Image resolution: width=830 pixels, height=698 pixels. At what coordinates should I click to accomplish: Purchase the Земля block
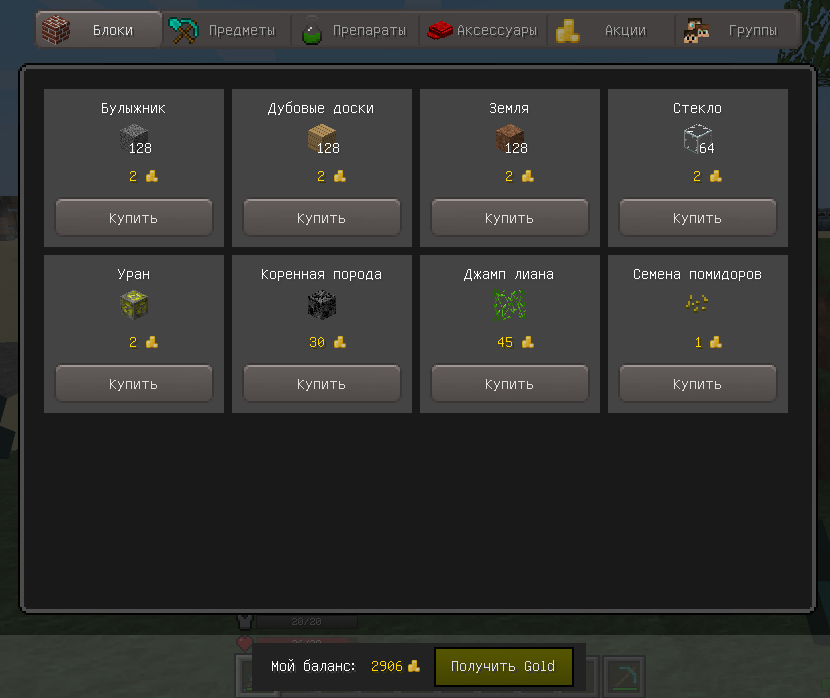coord(509,217)
